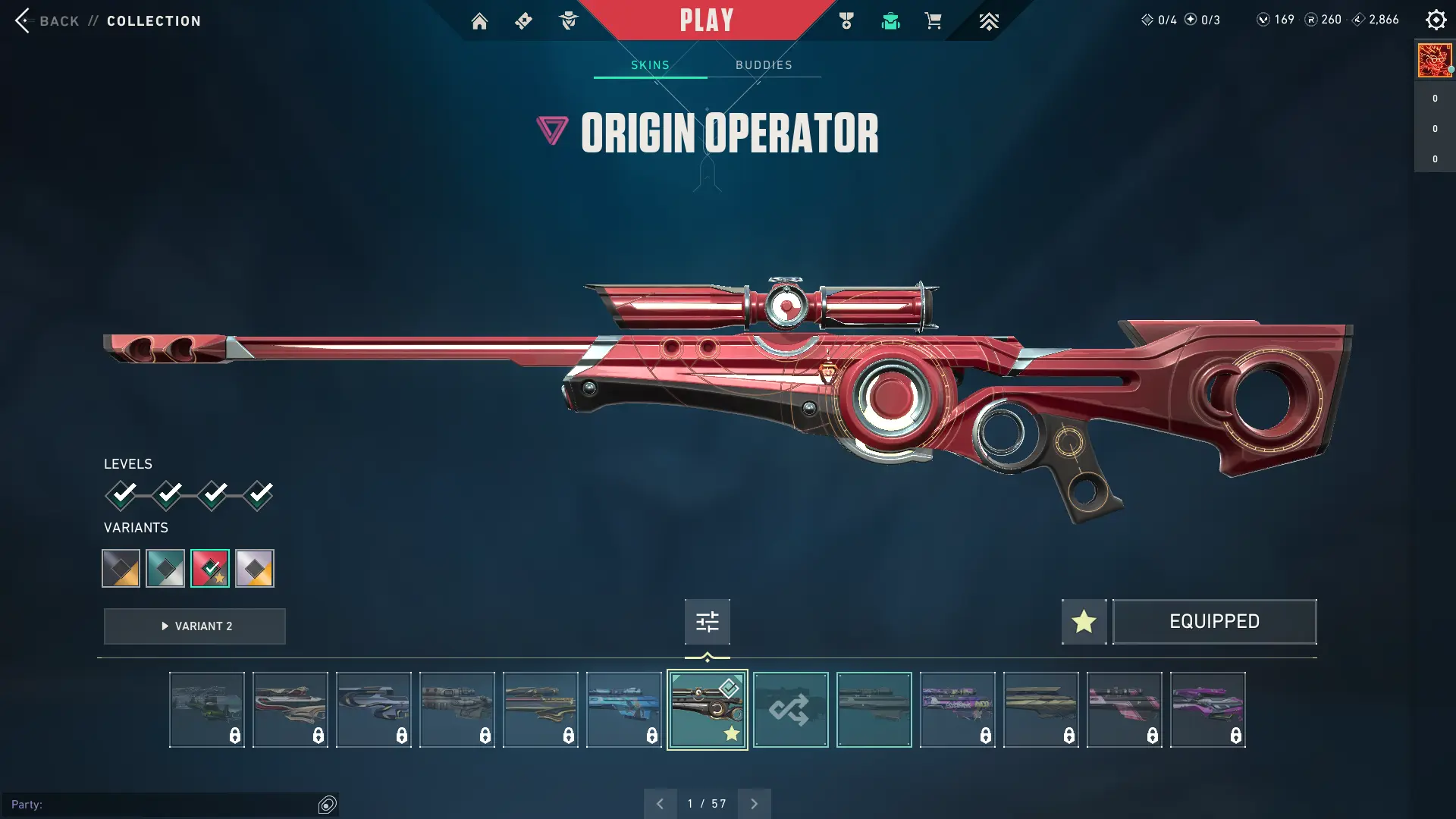Open the skin filter sliders button
1456x819 pixels.
tap(707, 622)
